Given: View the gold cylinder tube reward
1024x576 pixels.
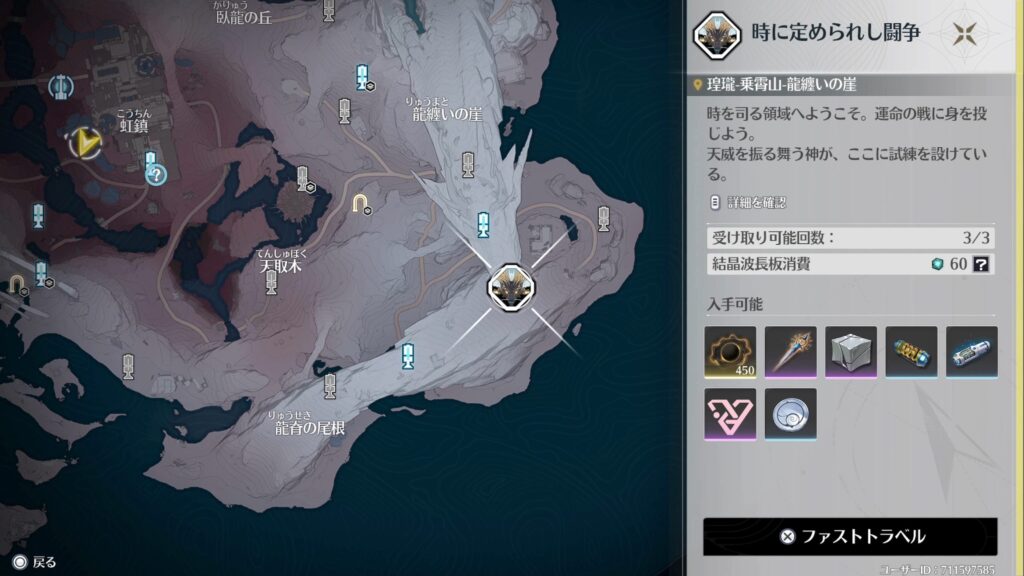Looking at the screenshot, I should 911,352.
